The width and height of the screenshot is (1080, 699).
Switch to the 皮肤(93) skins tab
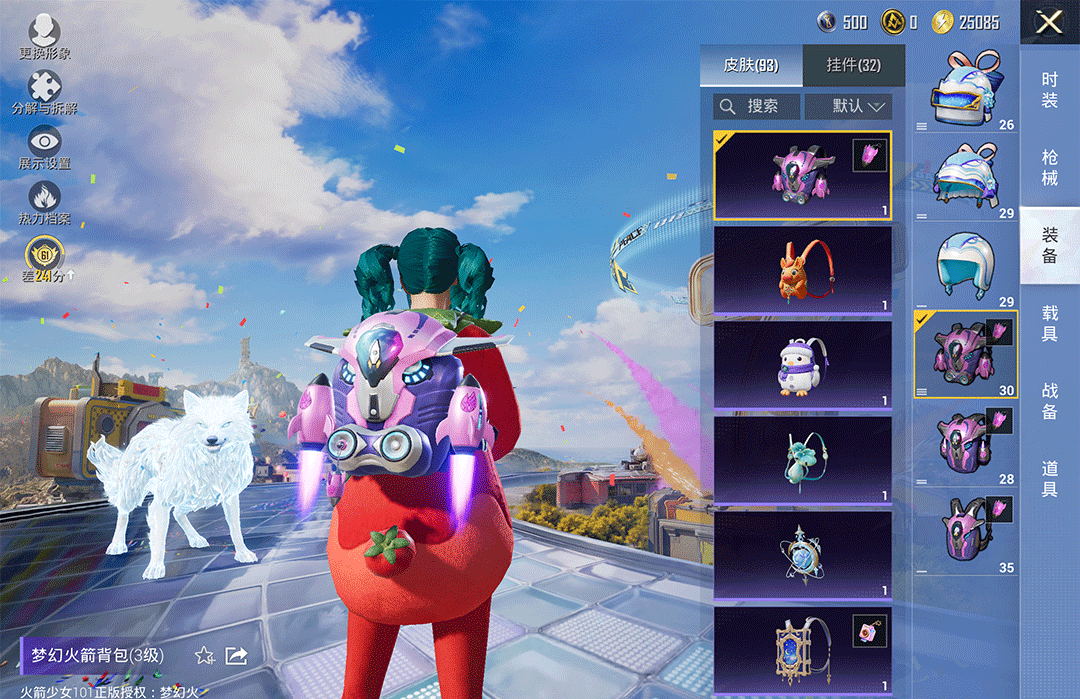751,66
